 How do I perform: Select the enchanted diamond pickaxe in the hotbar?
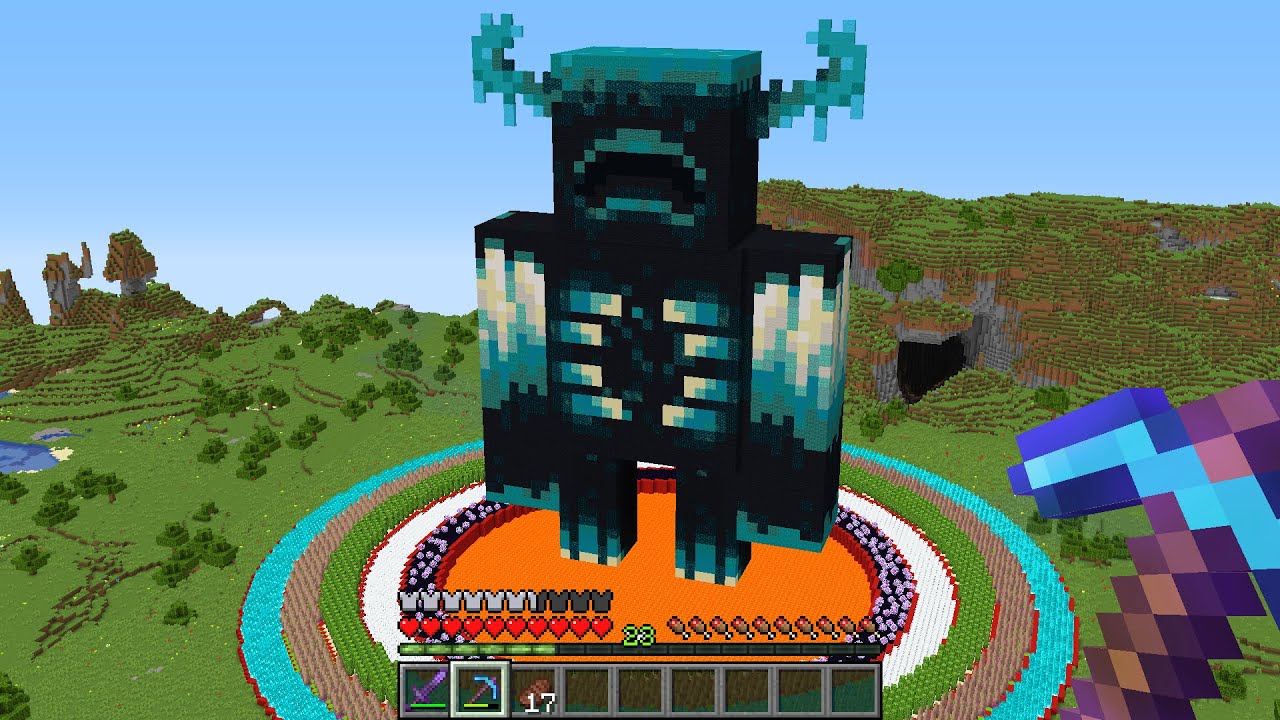click(482, 690)
